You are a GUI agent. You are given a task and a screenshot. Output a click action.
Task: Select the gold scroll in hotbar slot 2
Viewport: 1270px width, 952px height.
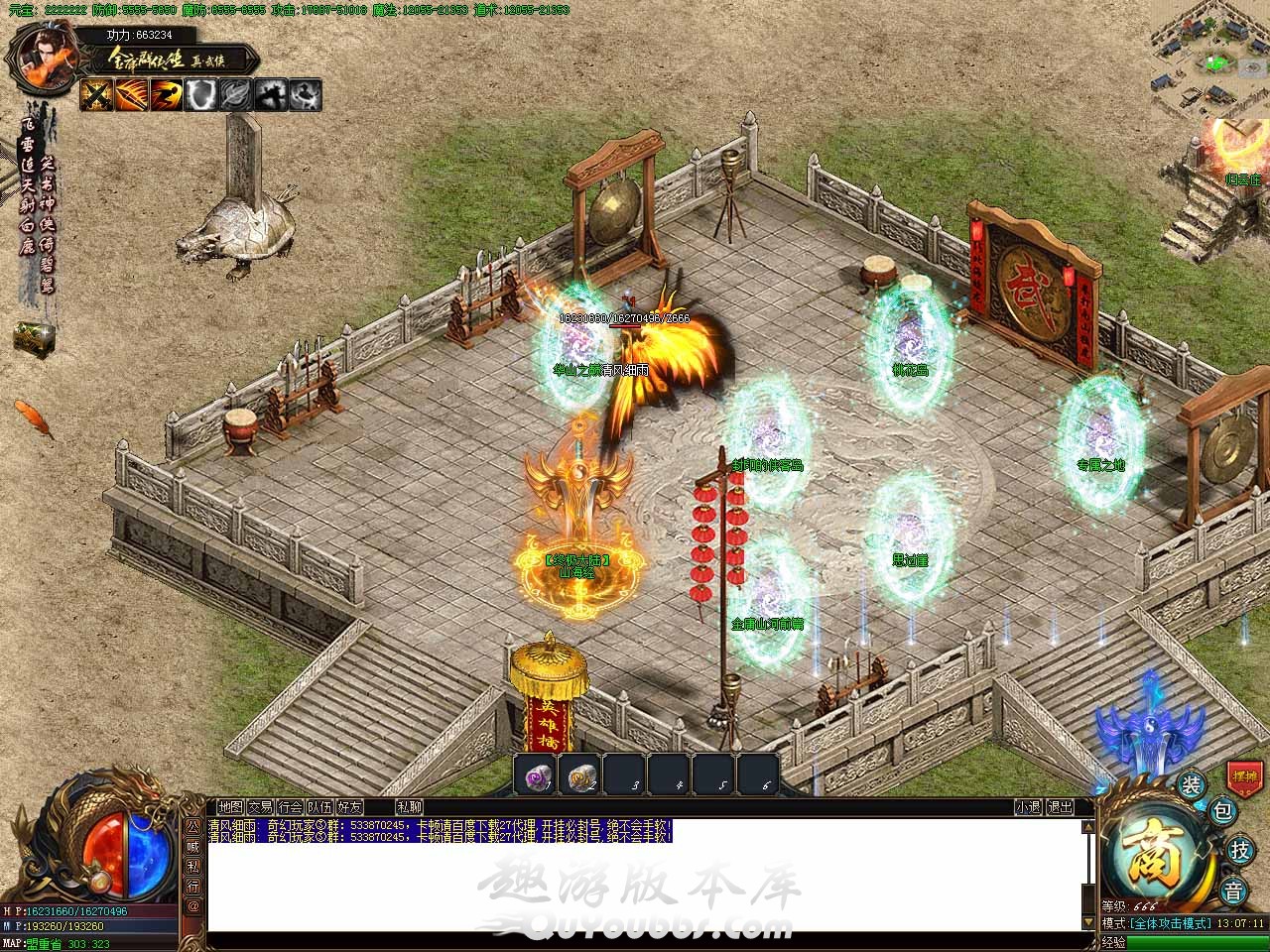580,775
